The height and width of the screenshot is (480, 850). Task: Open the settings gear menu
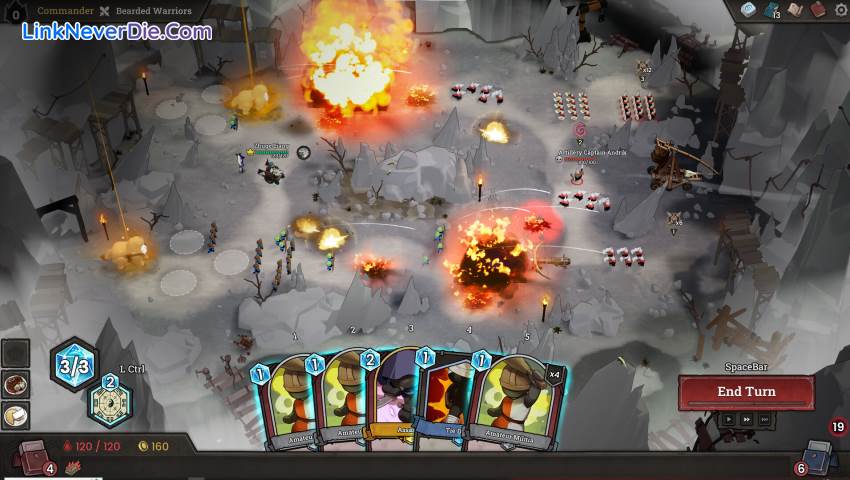[x=840, y=9]
